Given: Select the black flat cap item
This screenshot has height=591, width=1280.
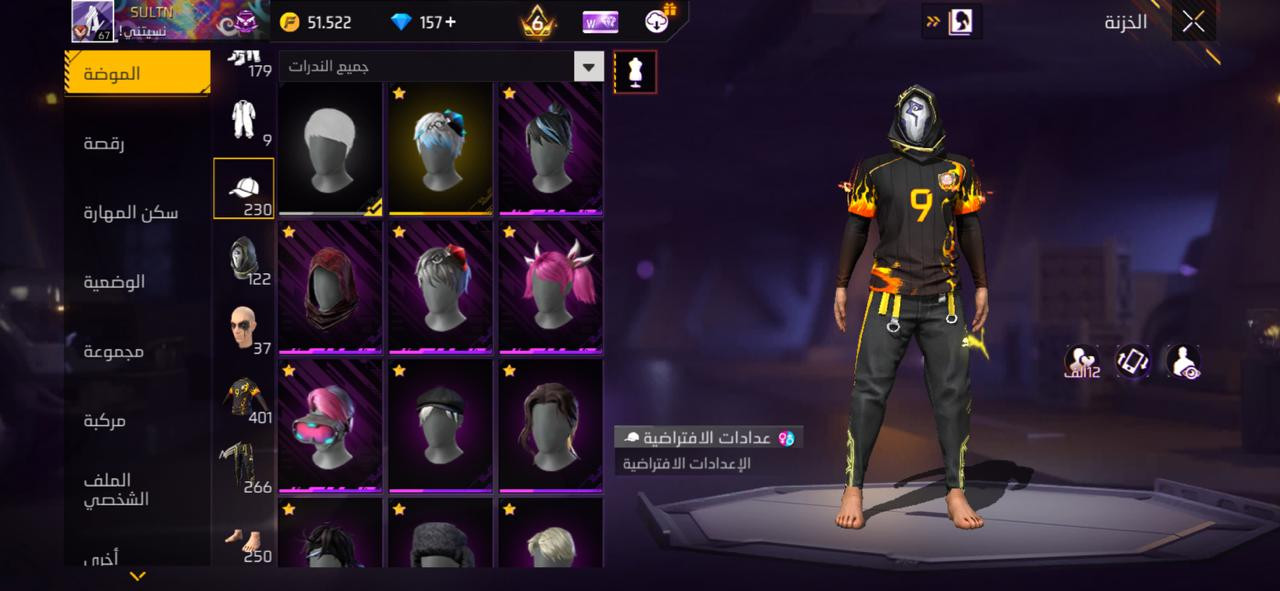Looking at the screenshot, I should click(x=440, y=426).
